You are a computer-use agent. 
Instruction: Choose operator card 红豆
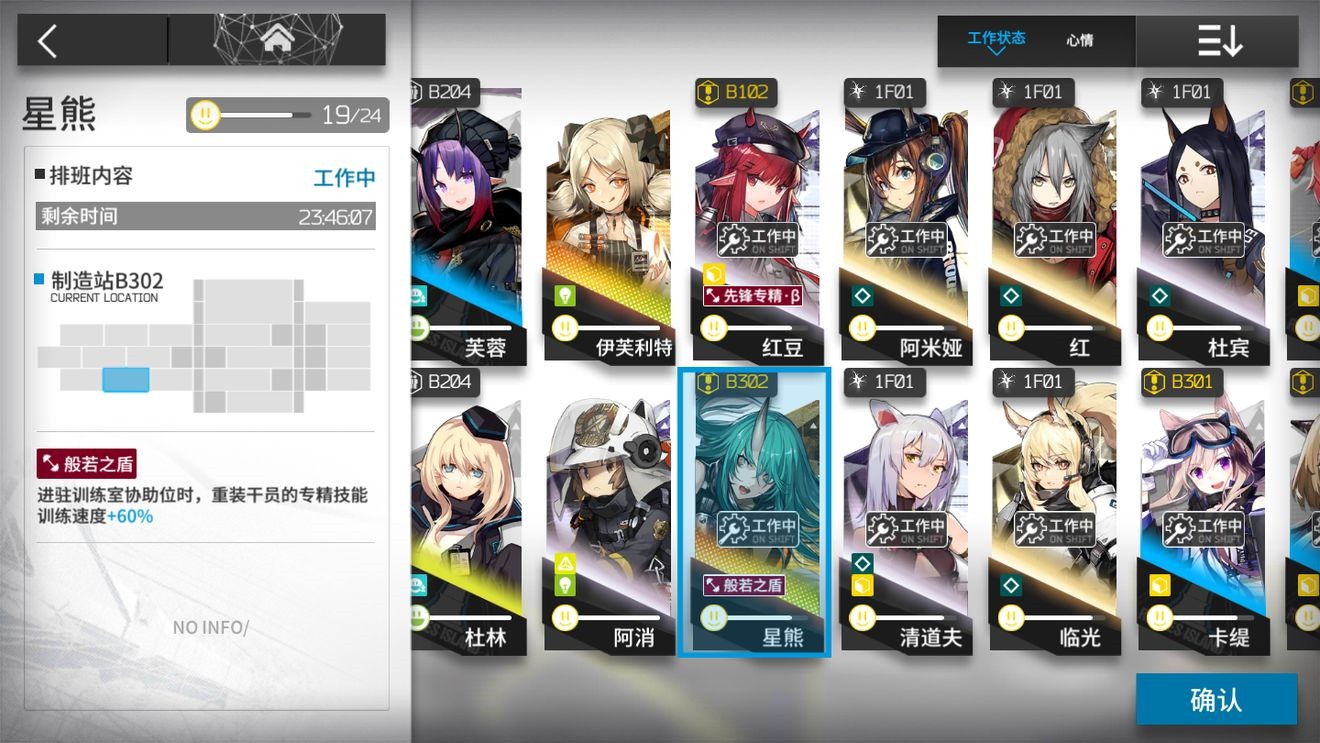pyautogui.click(x=756, y=222)
